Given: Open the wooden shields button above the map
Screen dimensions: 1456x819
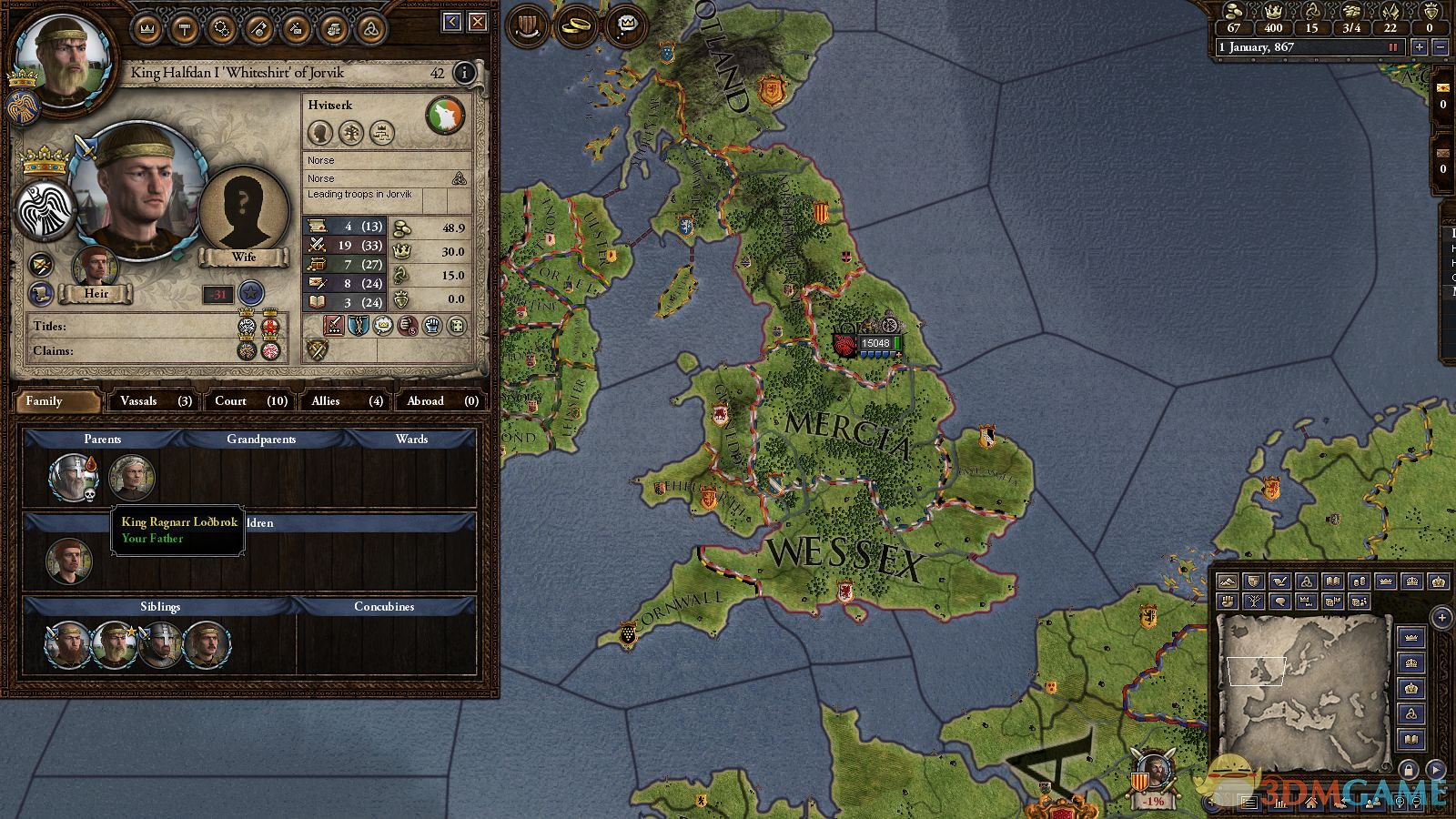Looking at the screenshot, I should click(x=526, y=25).
